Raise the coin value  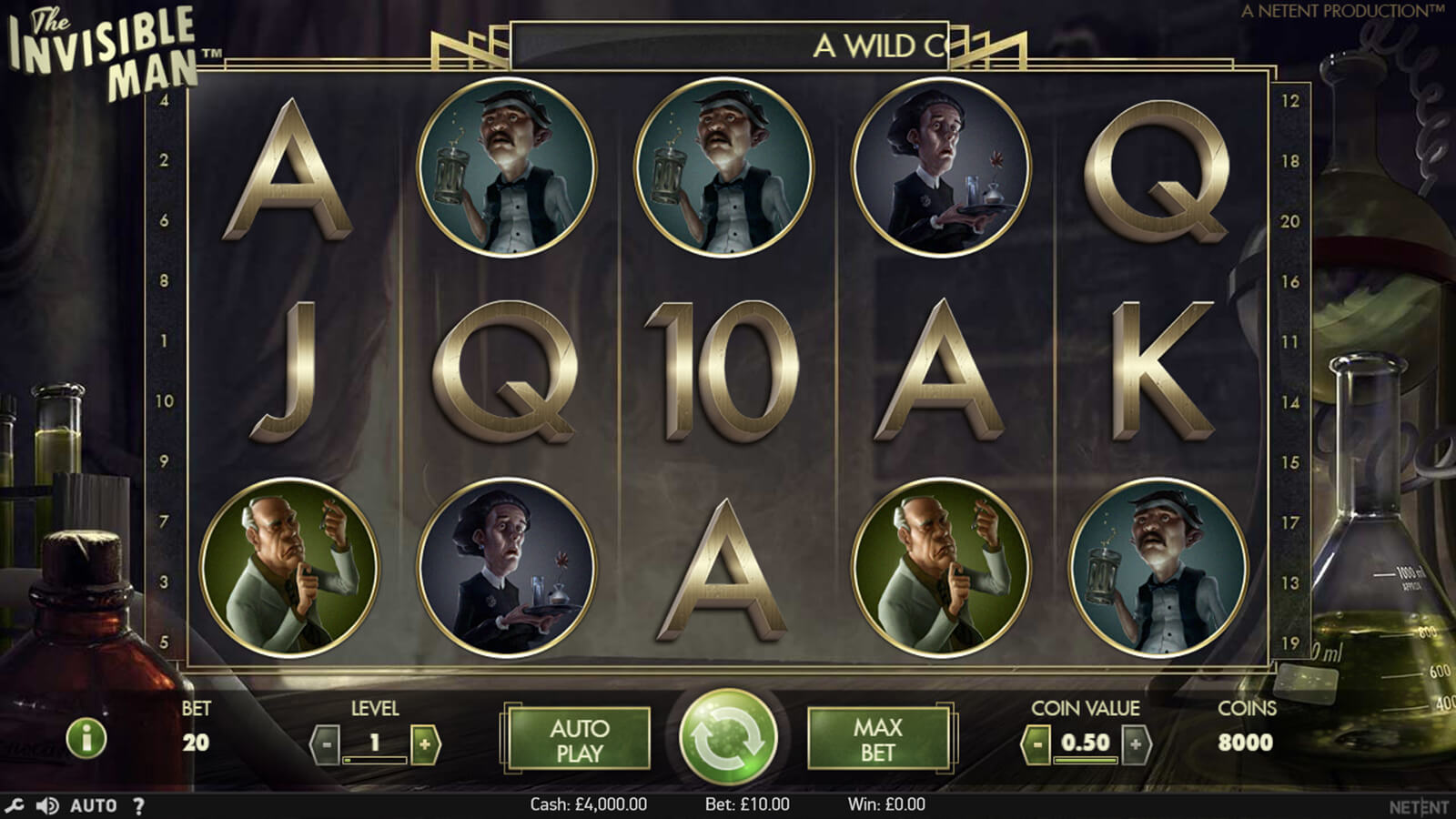(1136, 744)
